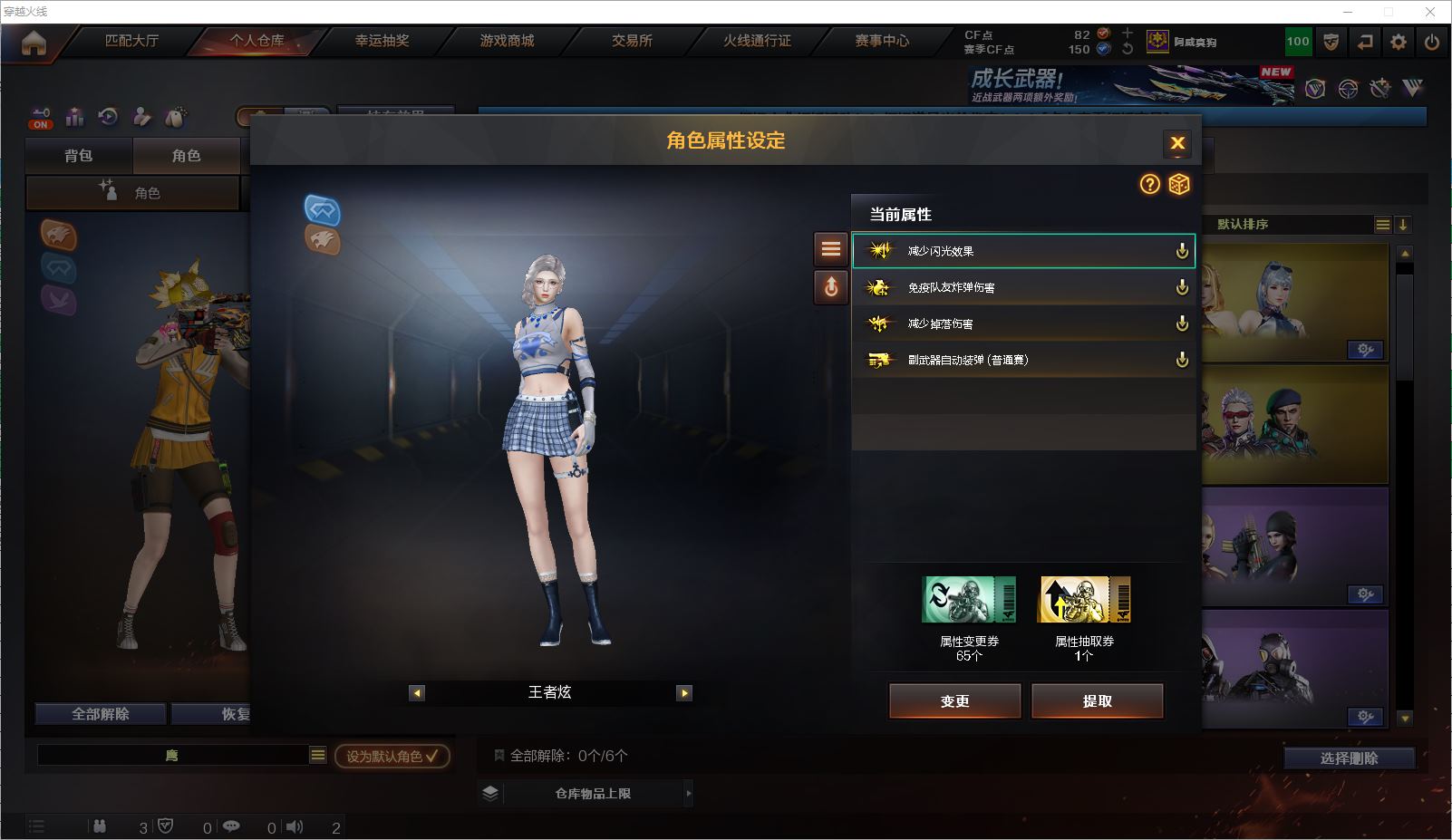Switch to the 幸运抽奖 tab

(382, 41)
